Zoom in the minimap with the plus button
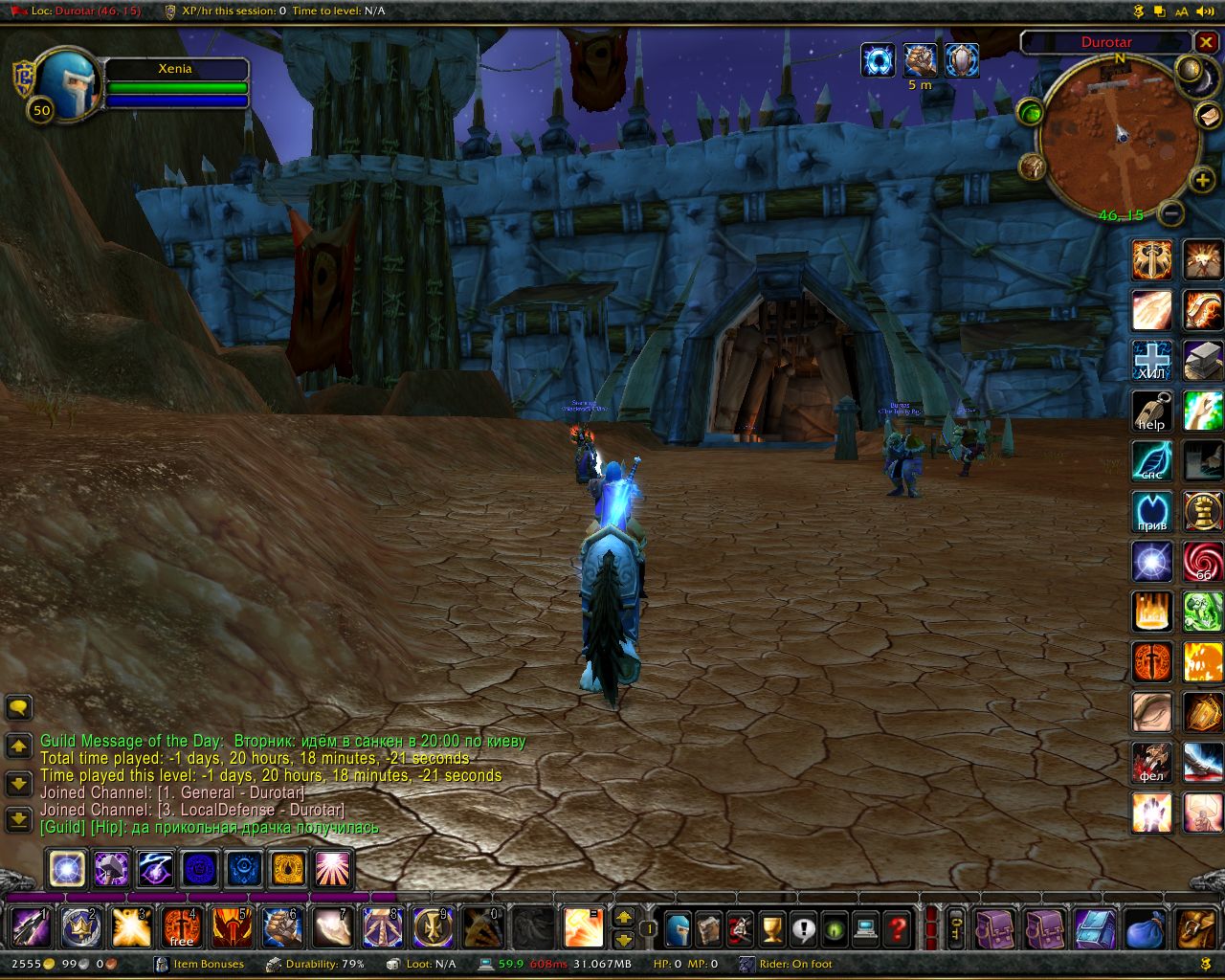This screenshot has width=1225, height=980. (x=1202, y=180)
